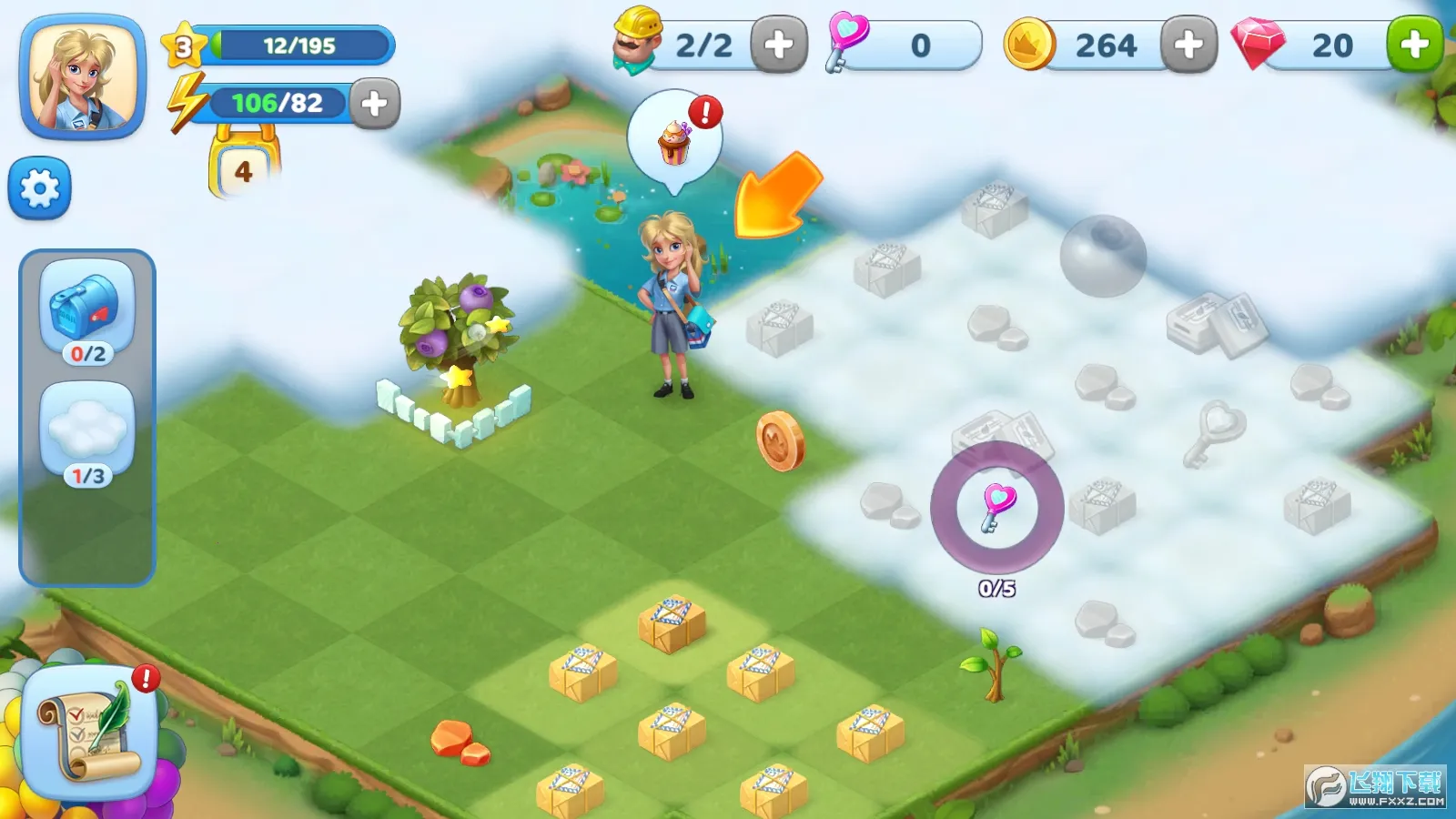Add more lightning energy with plus
The height and width of the screenshot is (819, 1456).
[374, 104]
